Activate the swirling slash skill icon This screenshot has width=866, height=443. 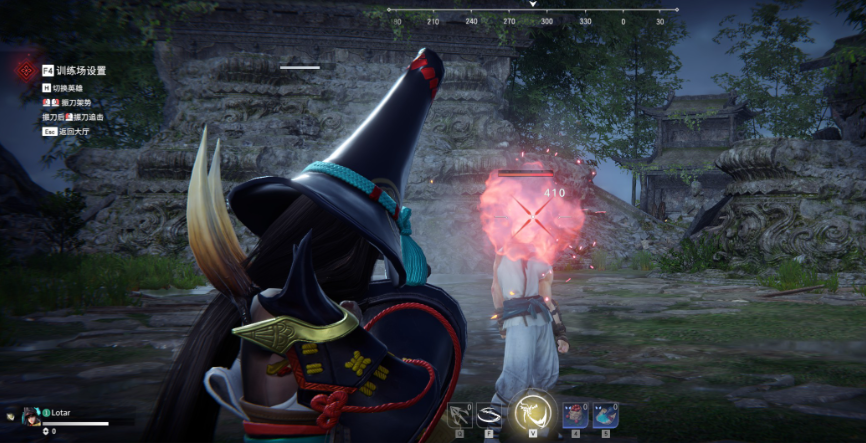pyautogui.click(x=490, y=415)
